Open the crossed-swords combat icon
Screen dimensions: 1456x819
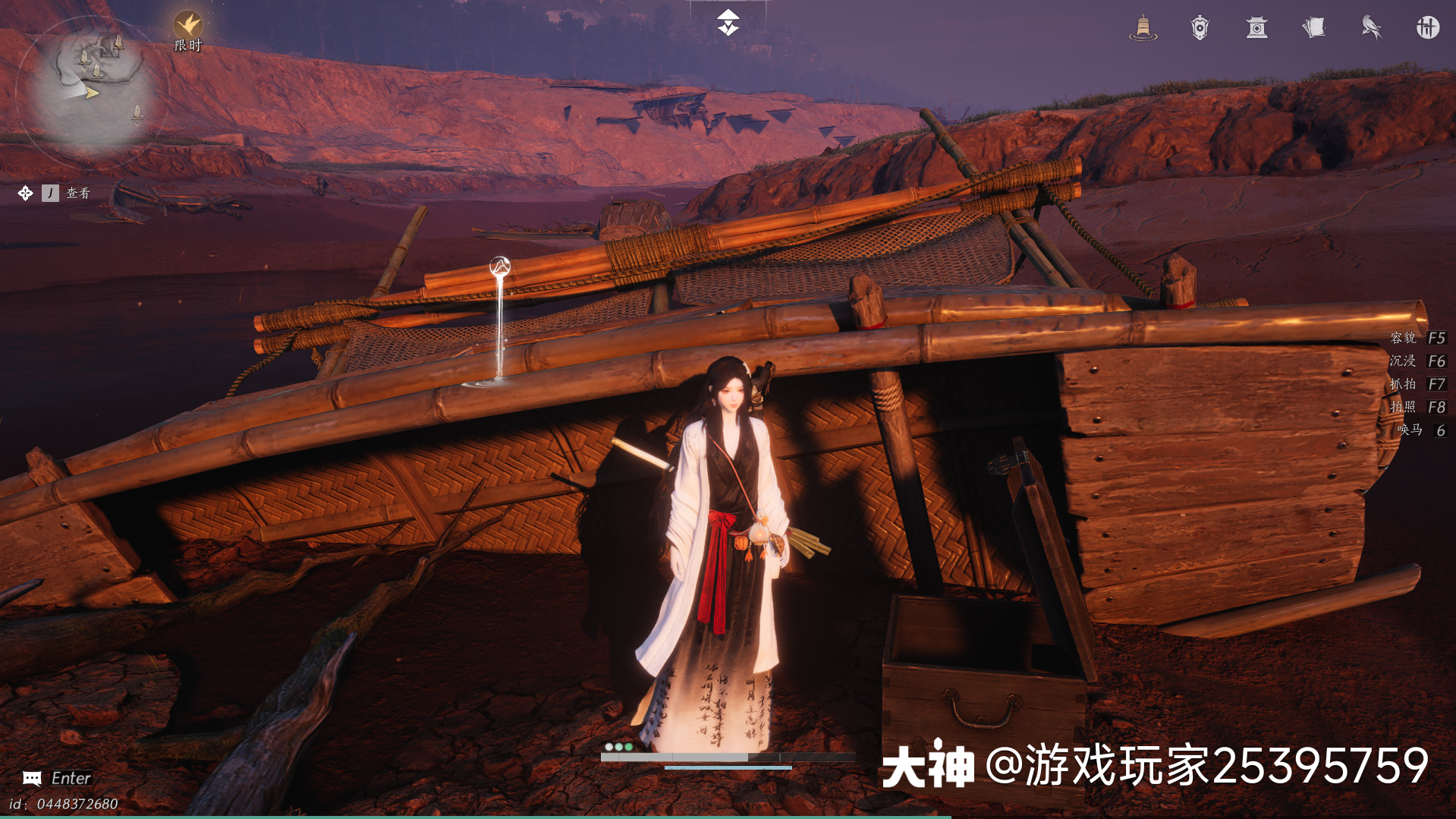1427,27
